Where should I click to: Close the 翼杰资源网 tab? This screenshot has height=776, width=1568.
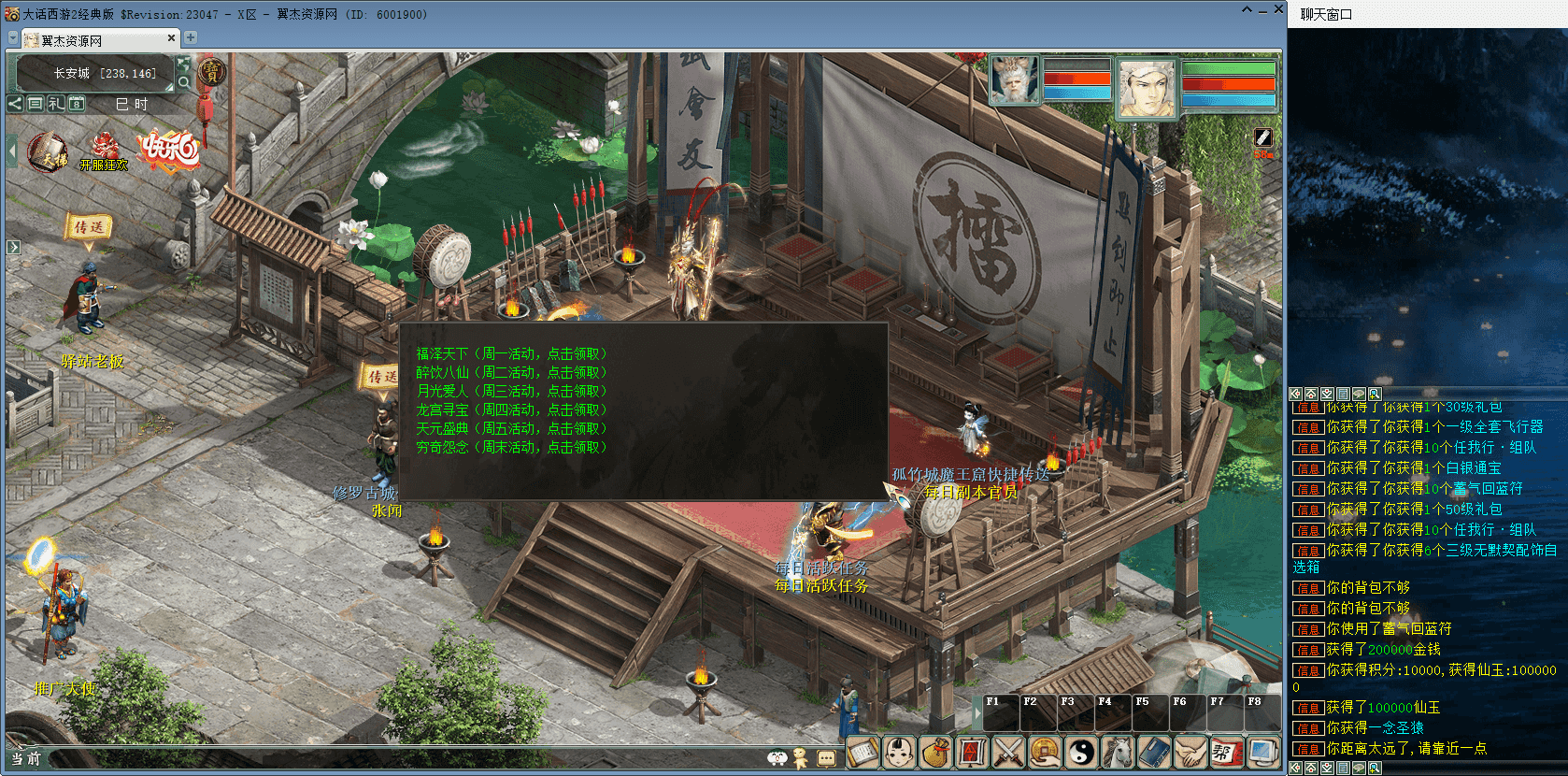(x=171, y=38)
